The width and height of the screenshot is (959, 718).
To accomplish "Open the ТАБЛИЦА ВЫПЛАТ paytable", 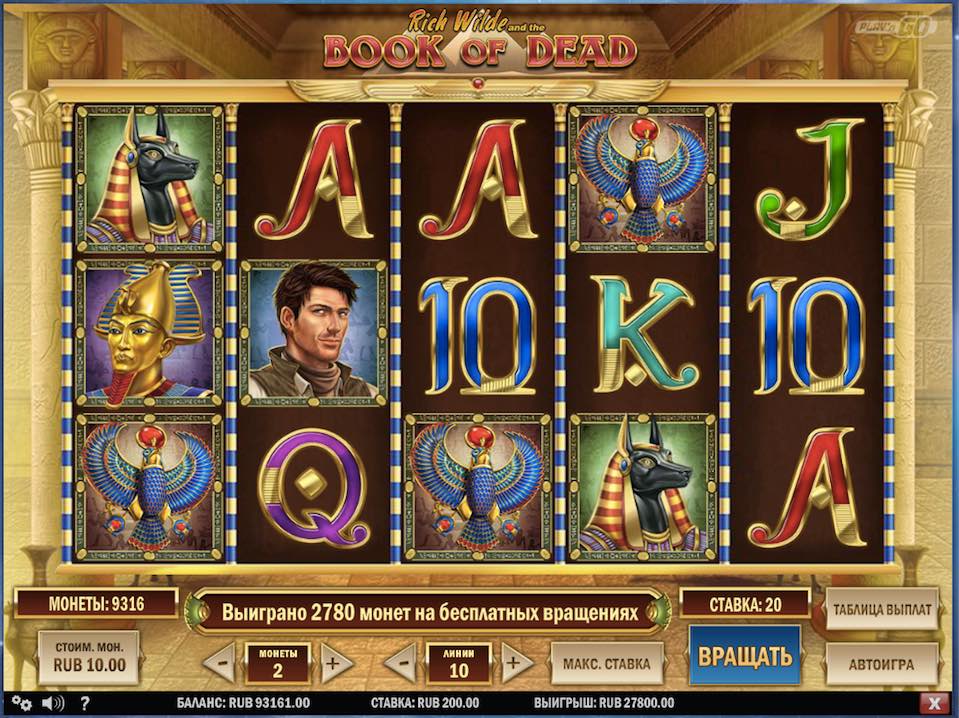I will pyautogui.click(x=881, y=608).
